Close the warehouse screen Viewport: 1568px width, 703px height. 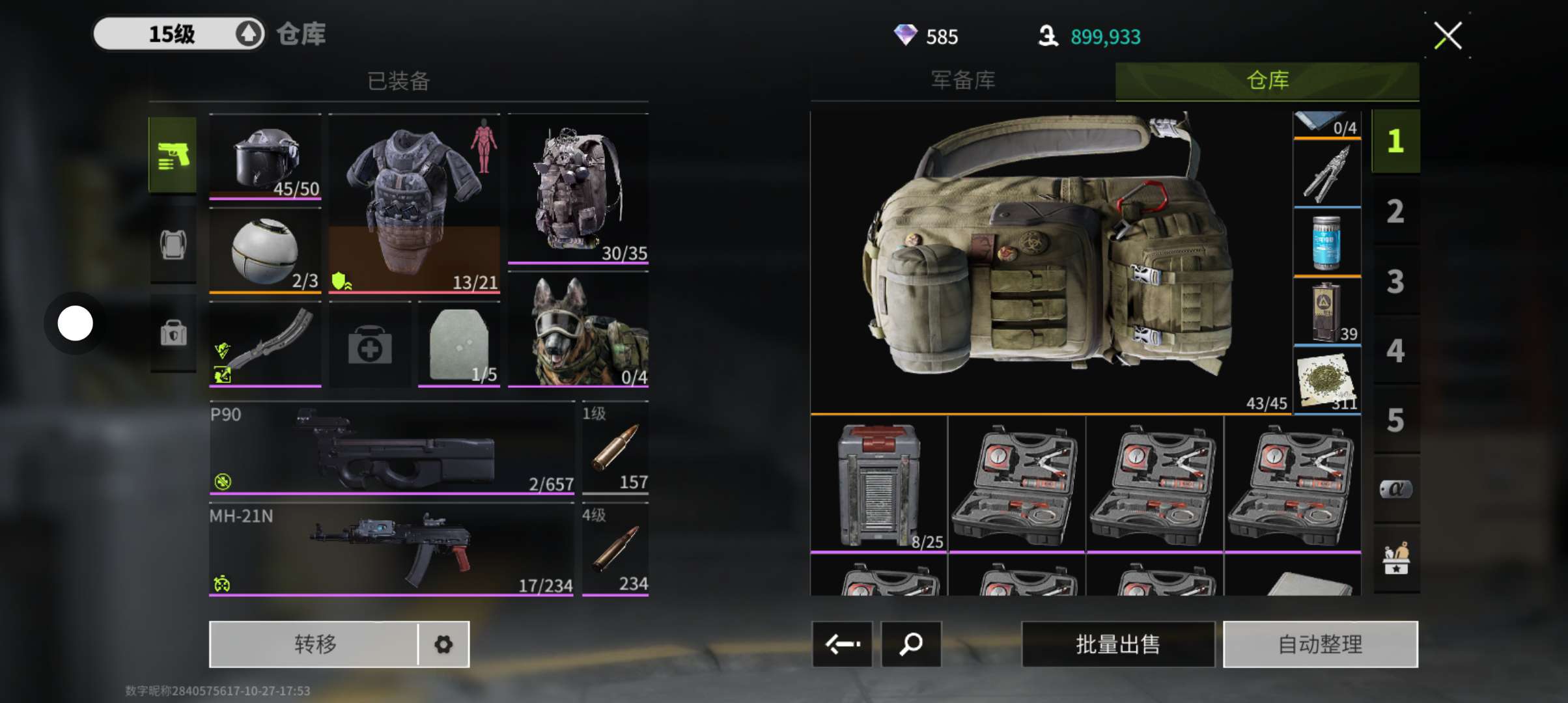click(1447, 36)
